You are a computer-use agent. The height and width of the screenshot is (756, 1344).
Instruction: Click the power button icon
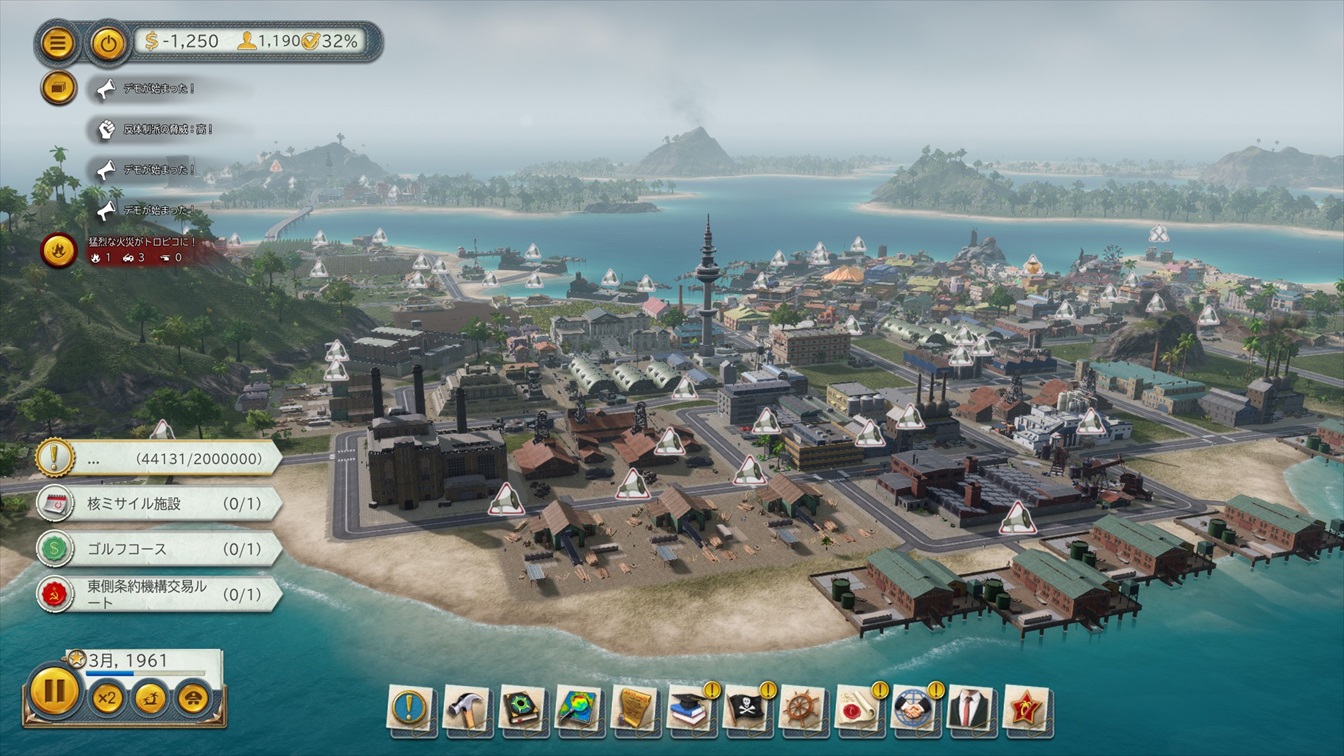tap(107, 43)
